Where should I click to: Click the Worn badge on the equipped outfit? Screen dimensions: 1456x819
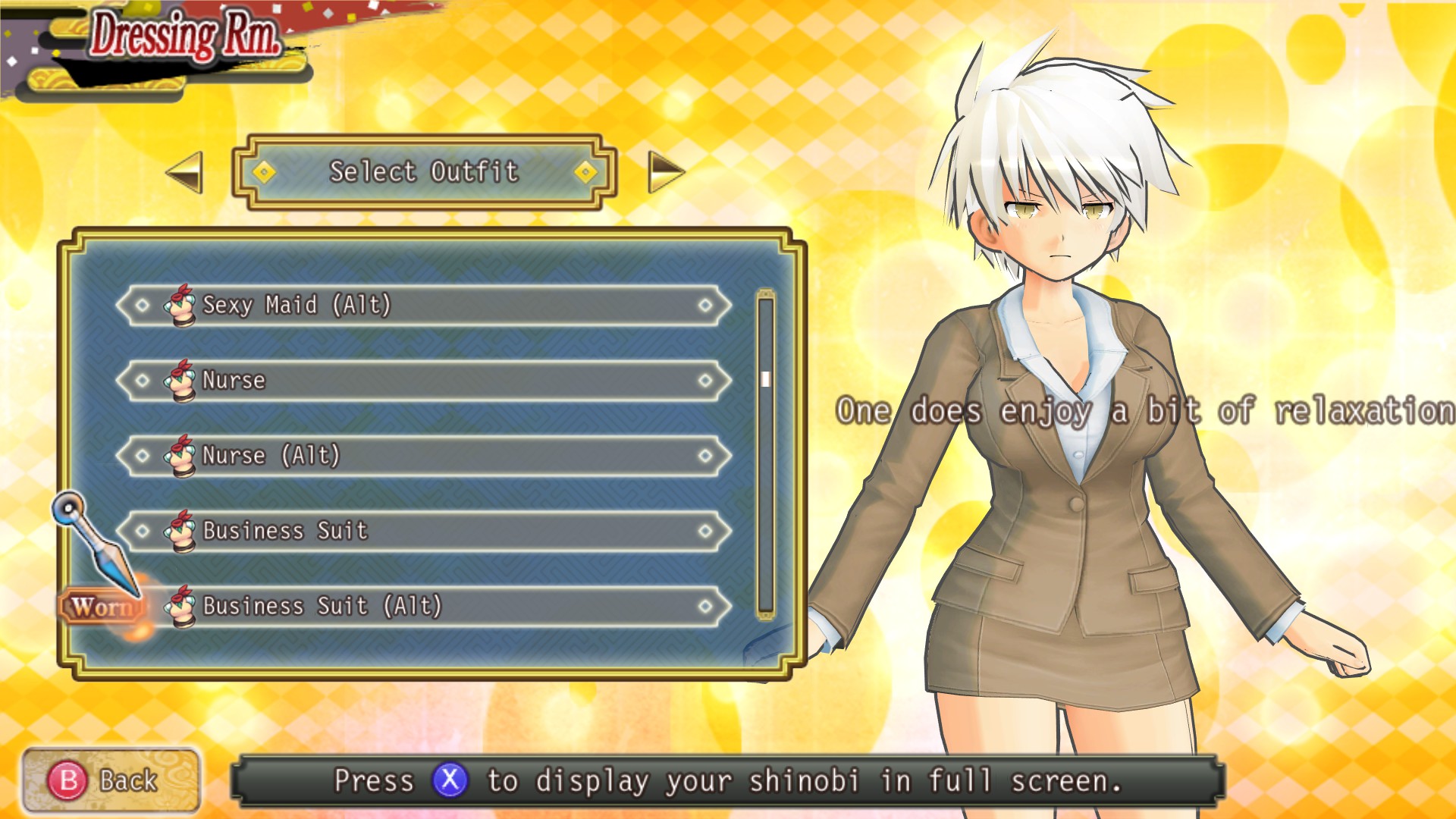click(x=101, y=607)
